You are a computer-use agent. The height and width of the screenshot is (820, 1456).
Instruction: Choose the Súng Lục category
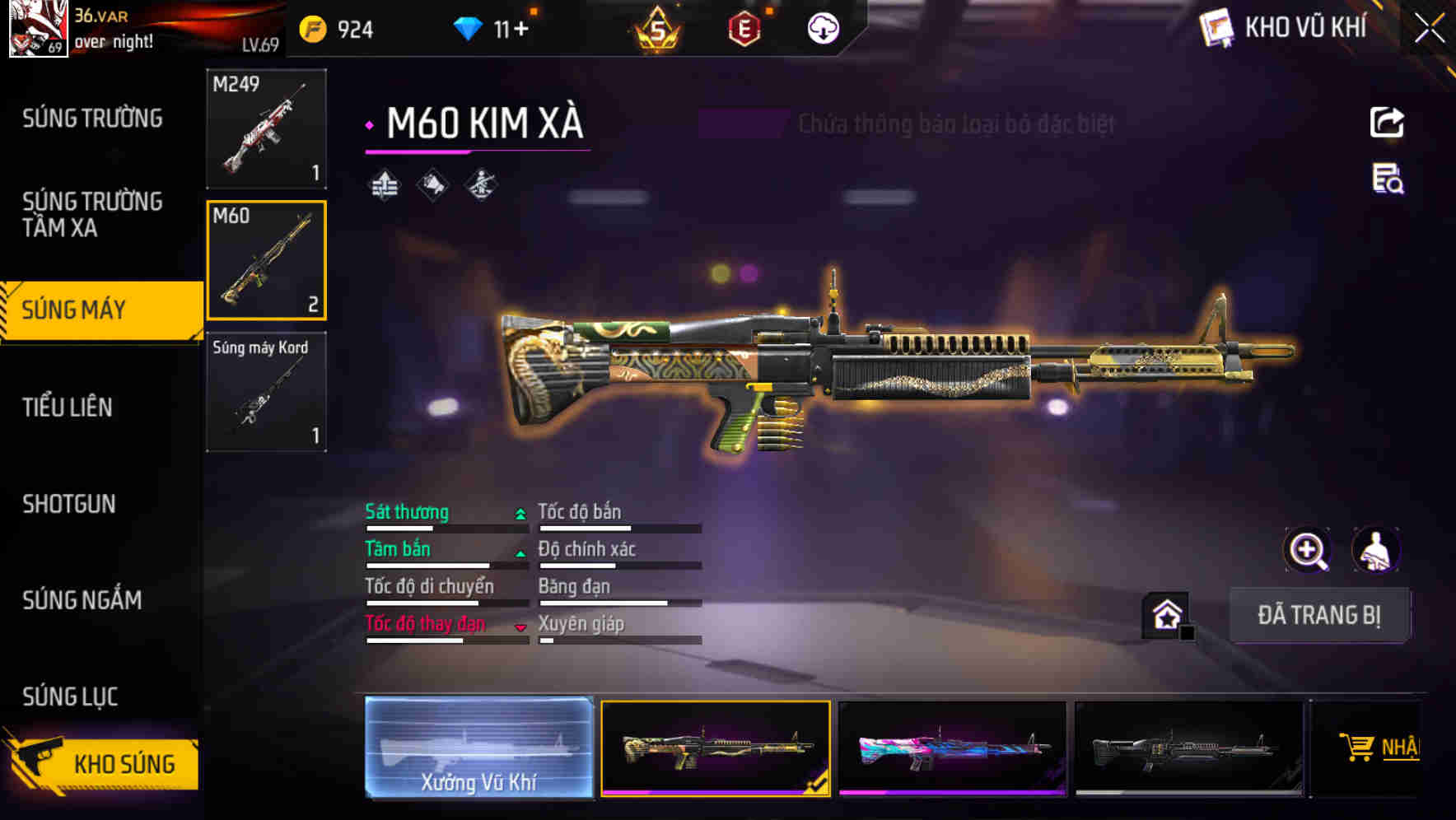[70, 697]
